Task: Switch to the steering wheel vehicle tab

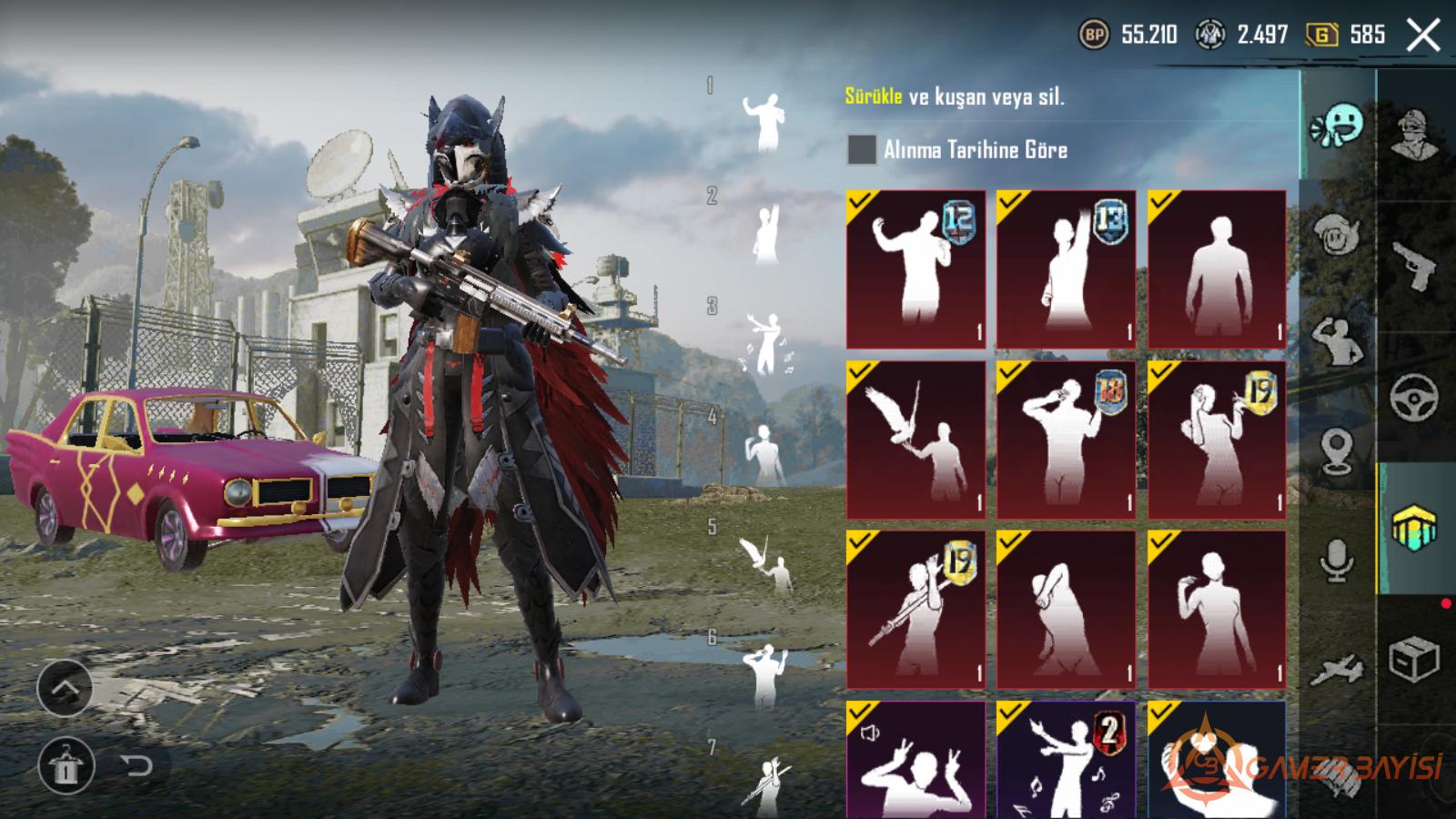Action: (x=1414, y=397)
